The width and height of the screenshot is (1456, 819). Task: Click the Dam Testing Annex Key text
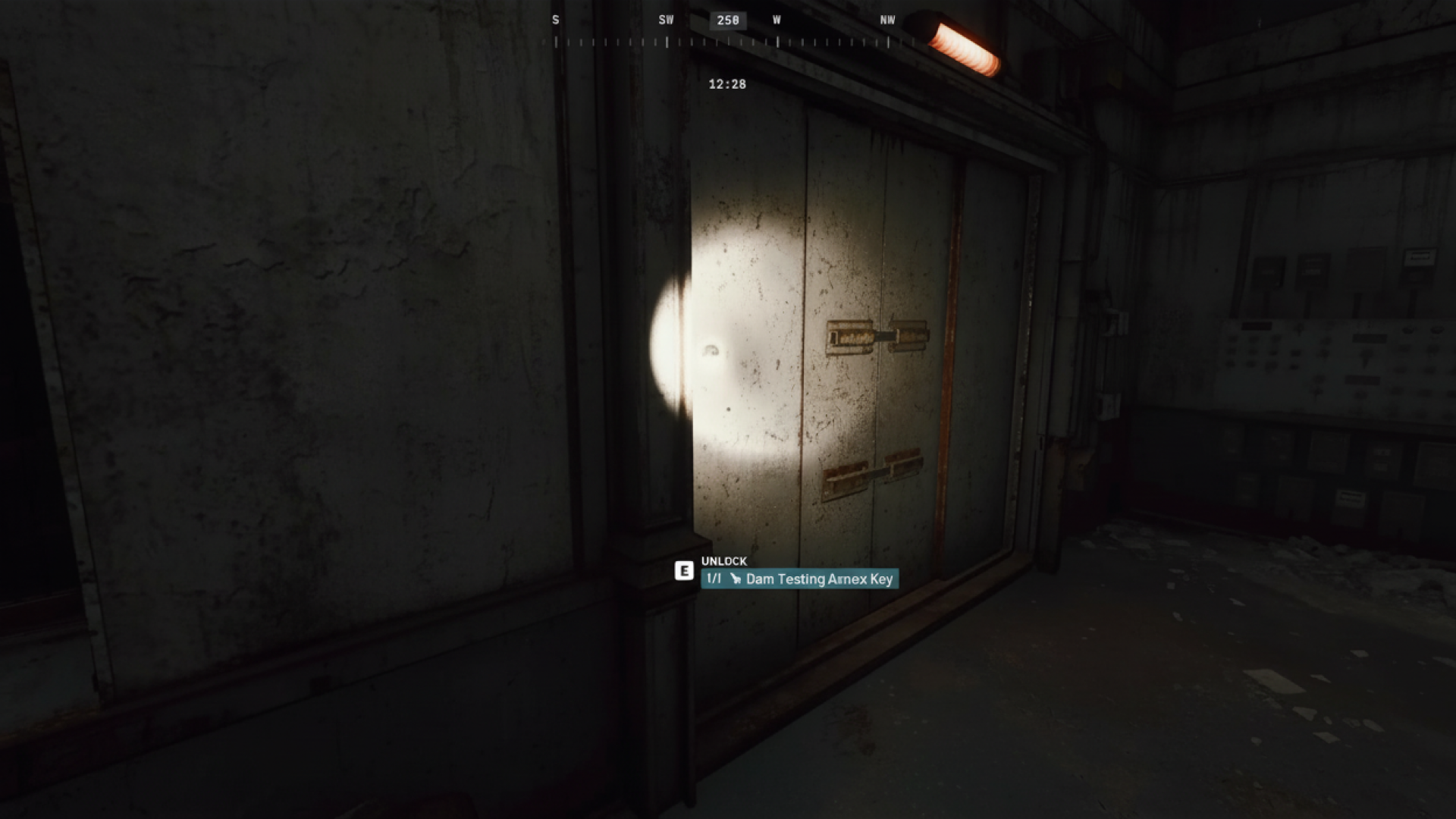823,579
